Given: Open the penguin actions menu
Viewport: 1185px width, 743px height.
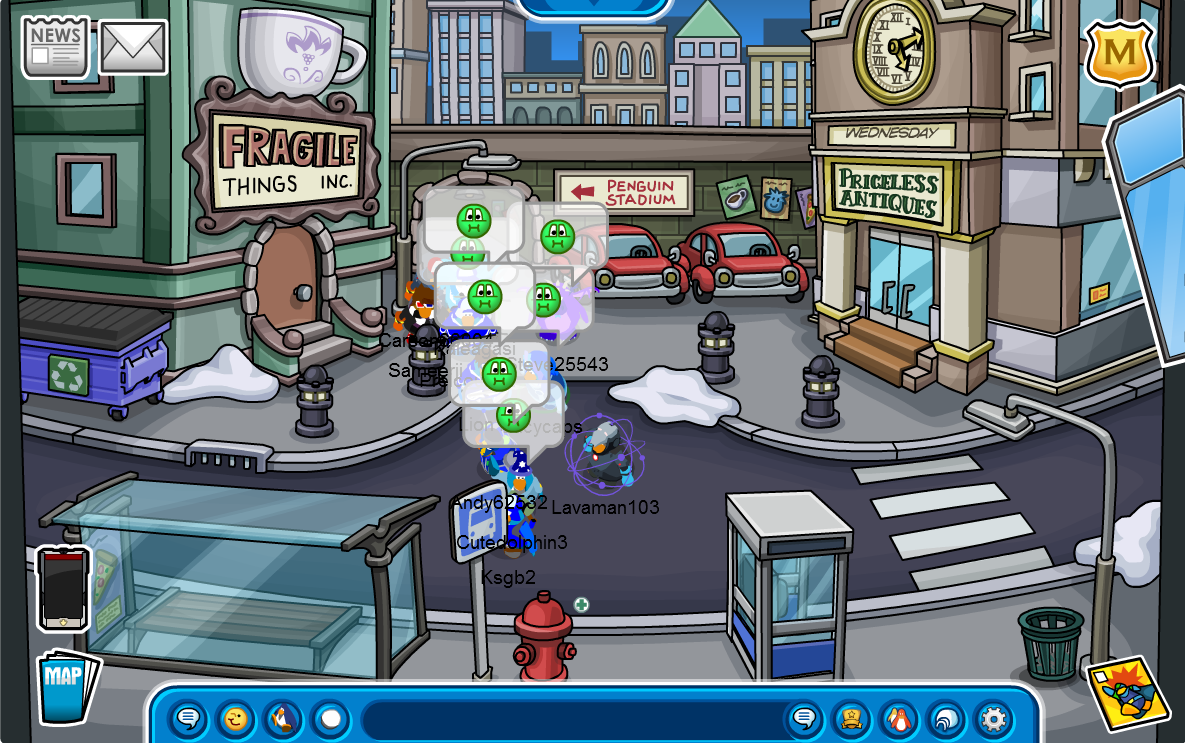Looking at the screenshot, I should pos(284,719).
